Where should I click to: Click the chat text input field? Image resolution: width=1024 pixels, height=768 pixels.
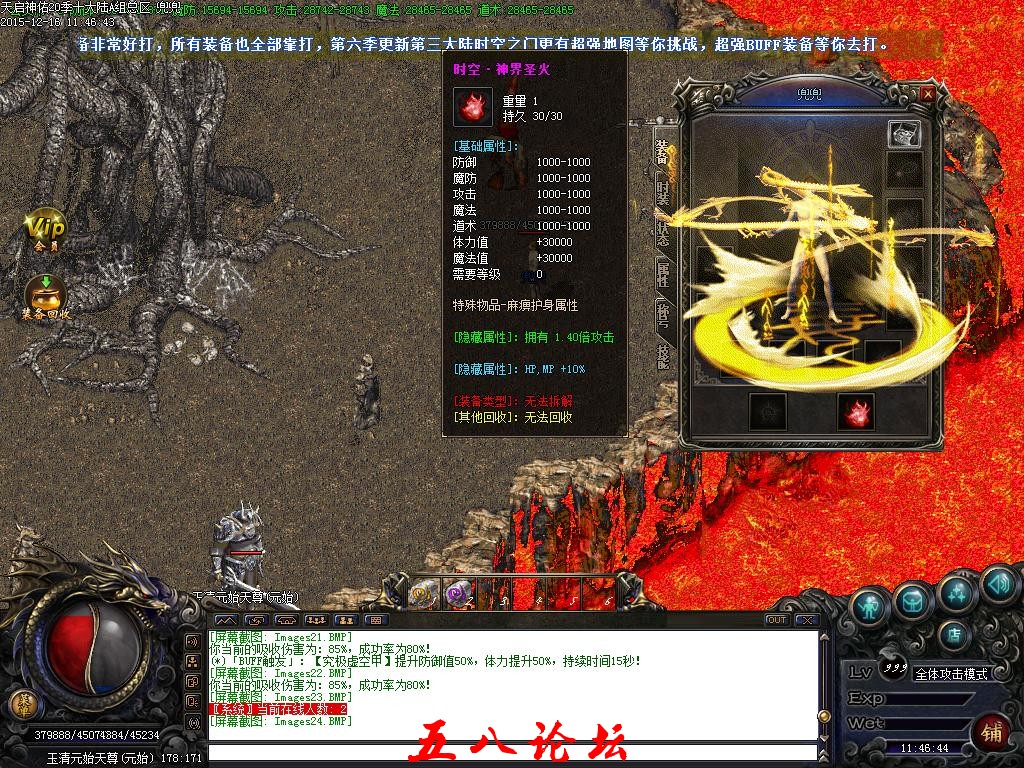pos(510,750)
